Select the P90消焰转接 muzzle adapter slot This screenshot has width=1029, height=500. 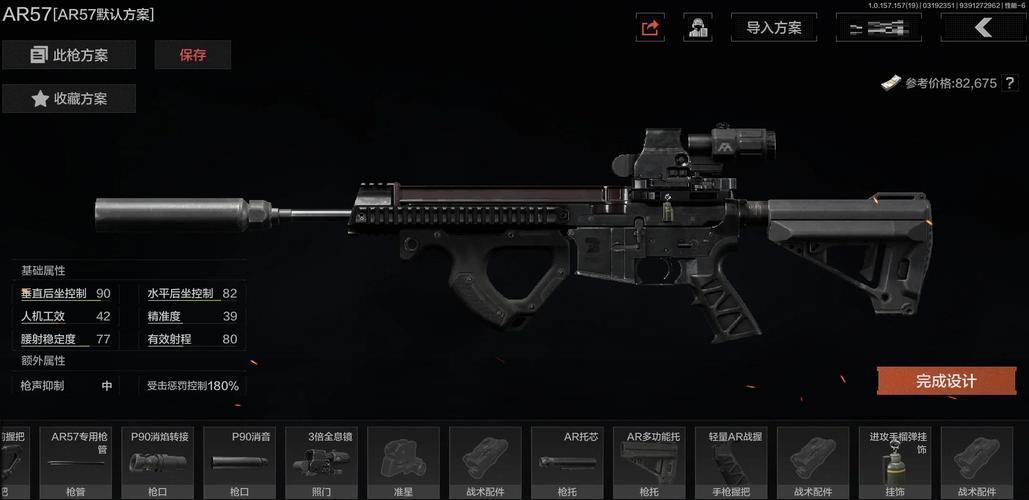tap(157, 462)
